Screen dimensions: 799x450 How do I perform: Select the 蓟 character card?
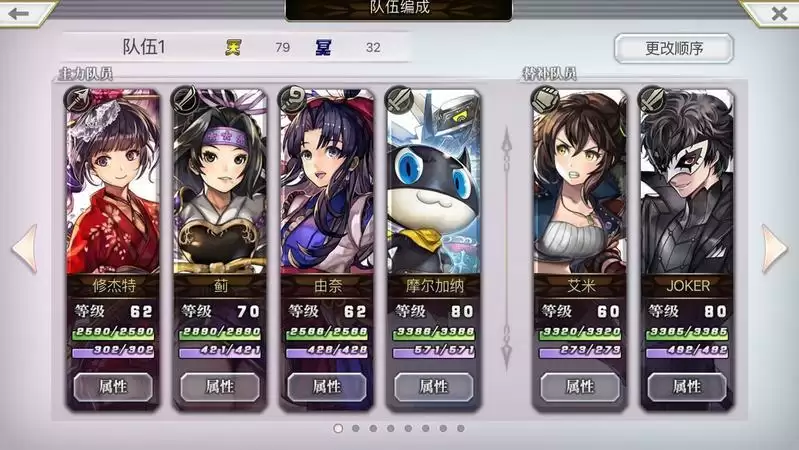(x=220, y=190)
